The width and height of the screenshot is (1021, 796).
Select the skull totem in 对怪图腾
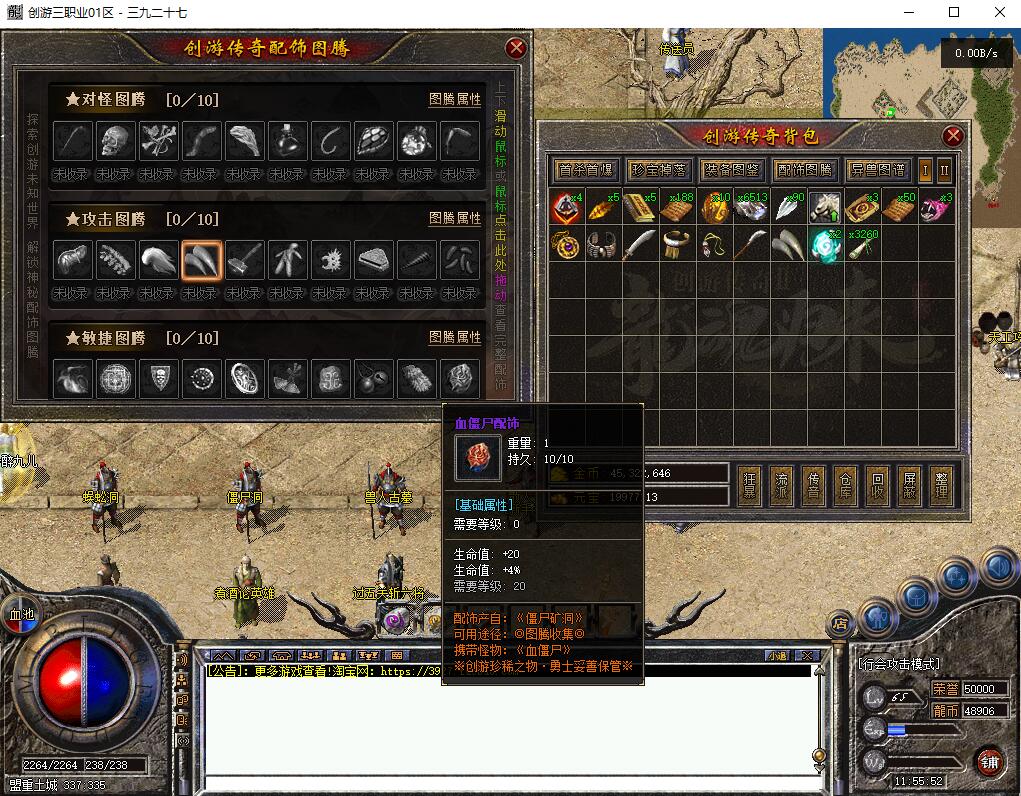tap(115, 141)
